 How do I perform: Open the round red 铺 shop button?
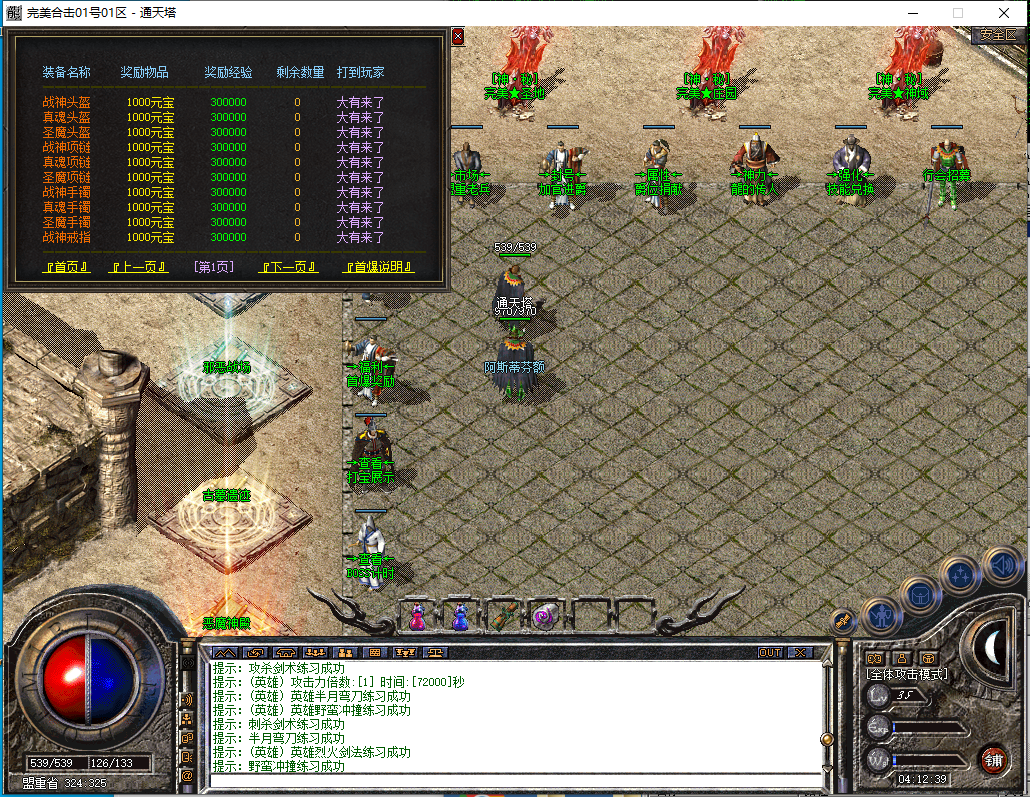tap(993, 758)
